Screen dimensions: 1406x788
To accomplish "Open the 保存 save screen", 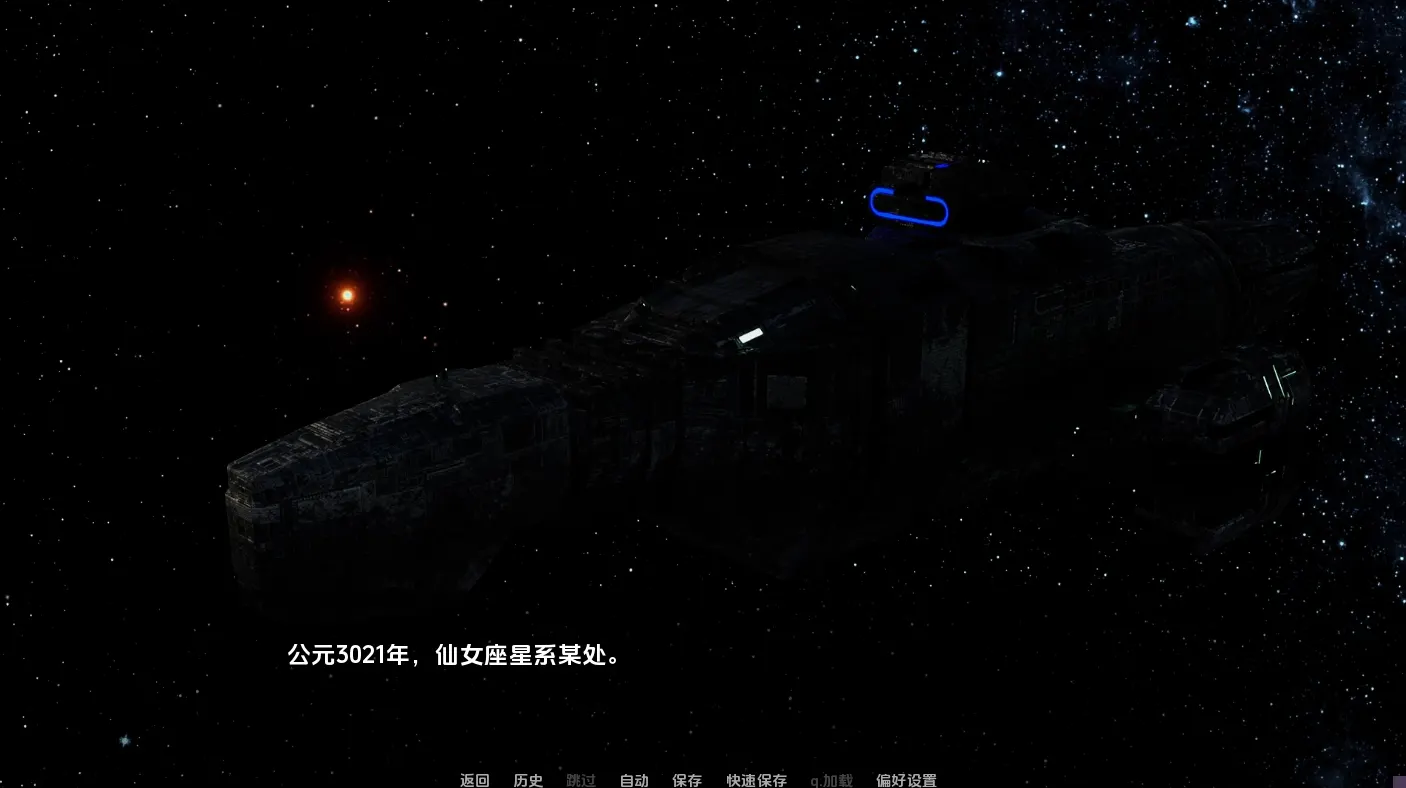I will [687, 780].
